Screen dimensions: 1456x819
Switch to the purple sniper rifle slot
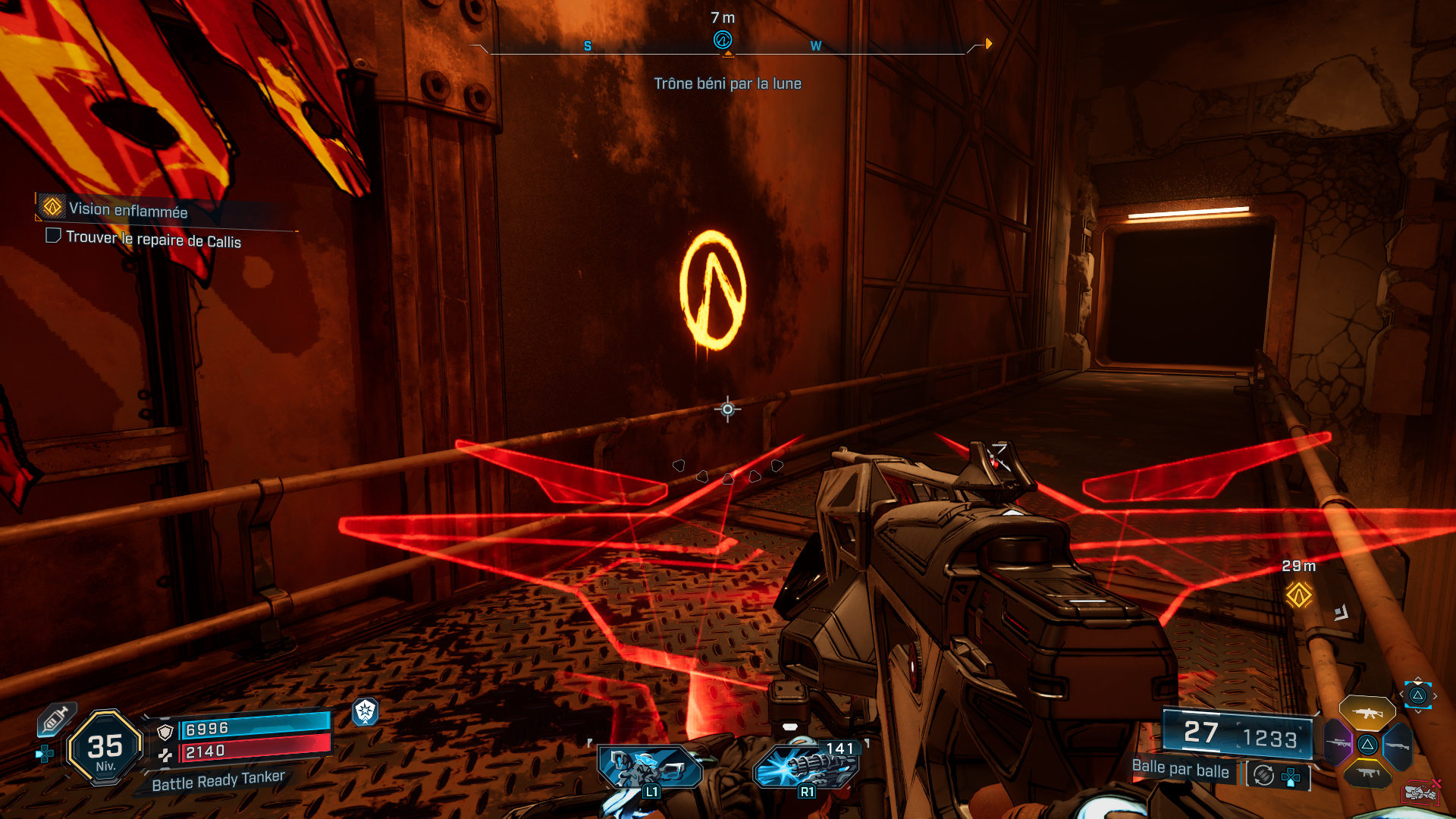tap(1338, 743)
